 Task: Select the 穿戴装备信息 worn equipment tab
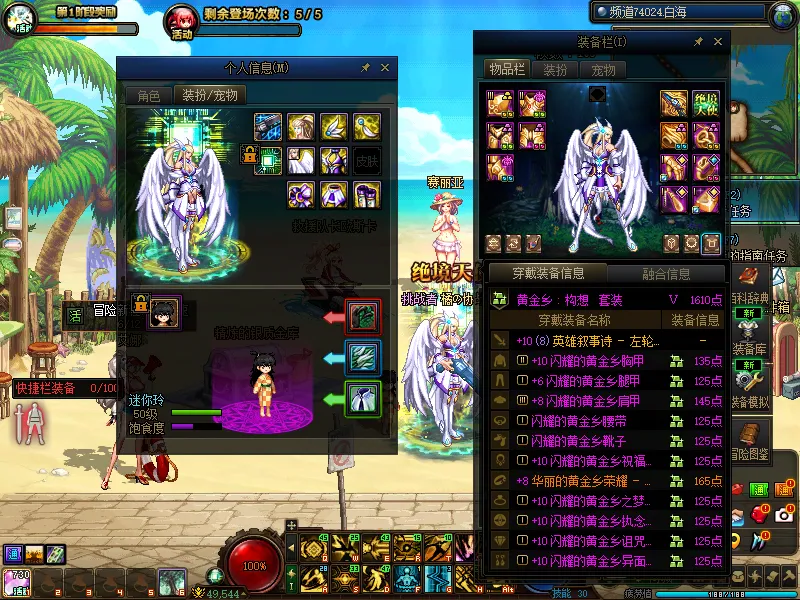[x=547, y=273]
